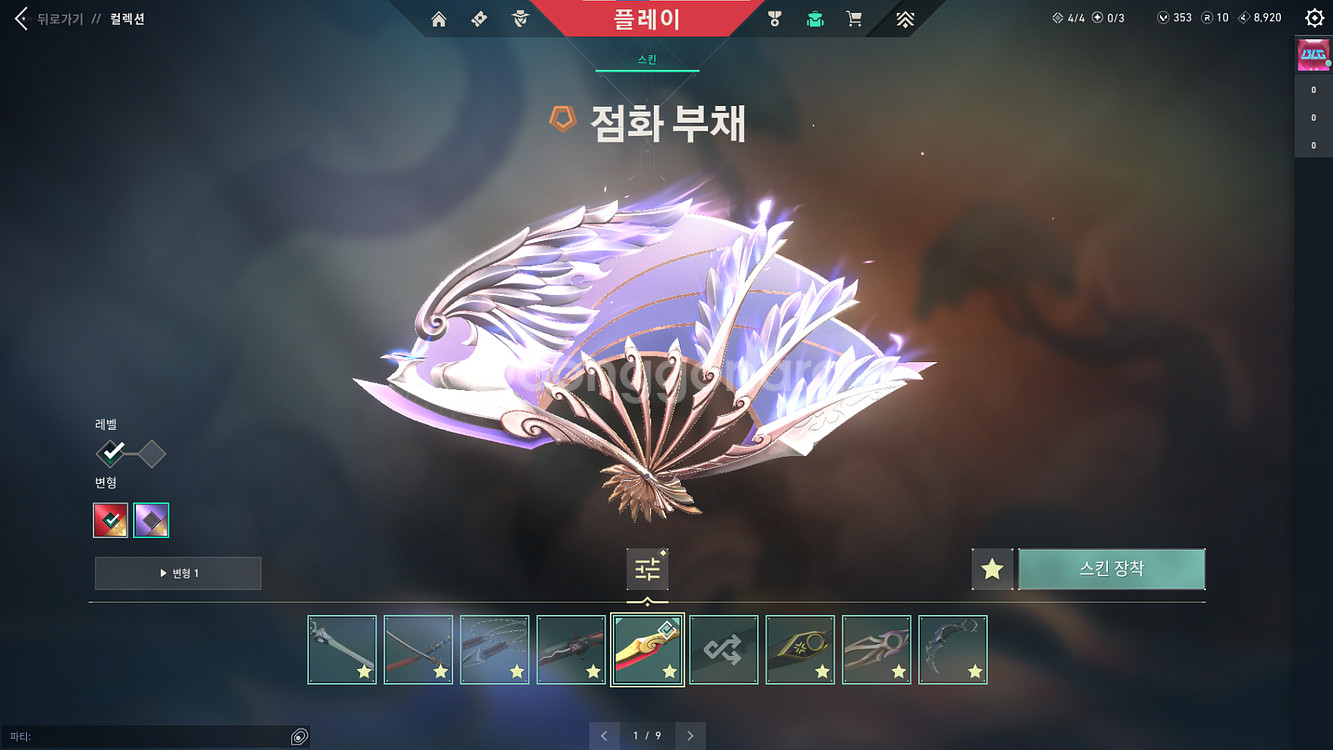Open the settings gear icon
The image size is (1333, 750).
pyautogui.click(x=1316, y=16)
